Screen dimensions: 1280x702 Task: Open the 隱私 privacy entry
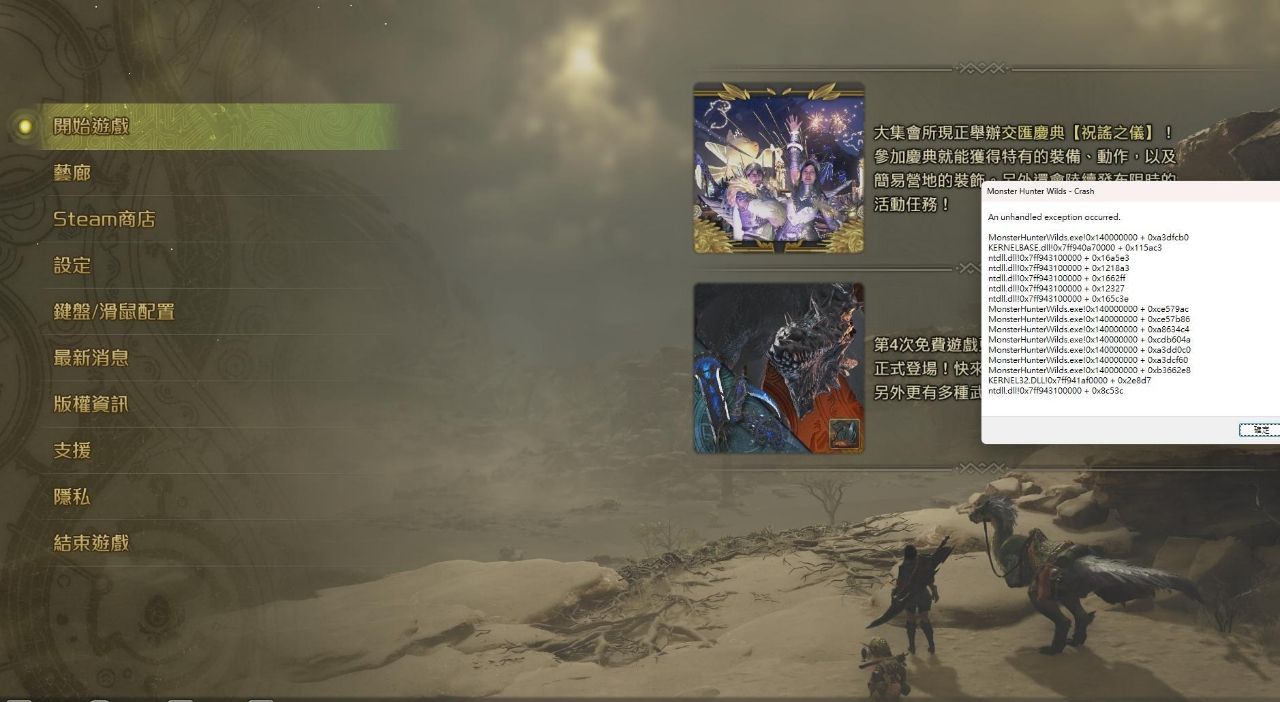click(72, 497)
